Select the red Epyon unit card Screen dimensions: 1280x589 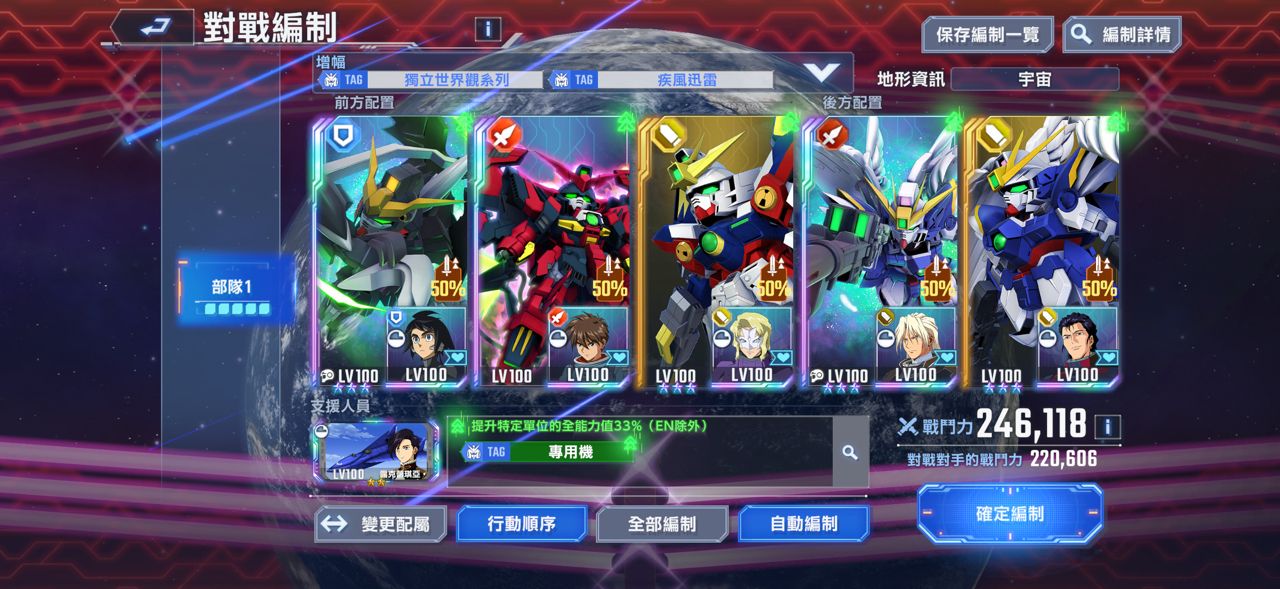pyautogui.click(x=553, y=252)
